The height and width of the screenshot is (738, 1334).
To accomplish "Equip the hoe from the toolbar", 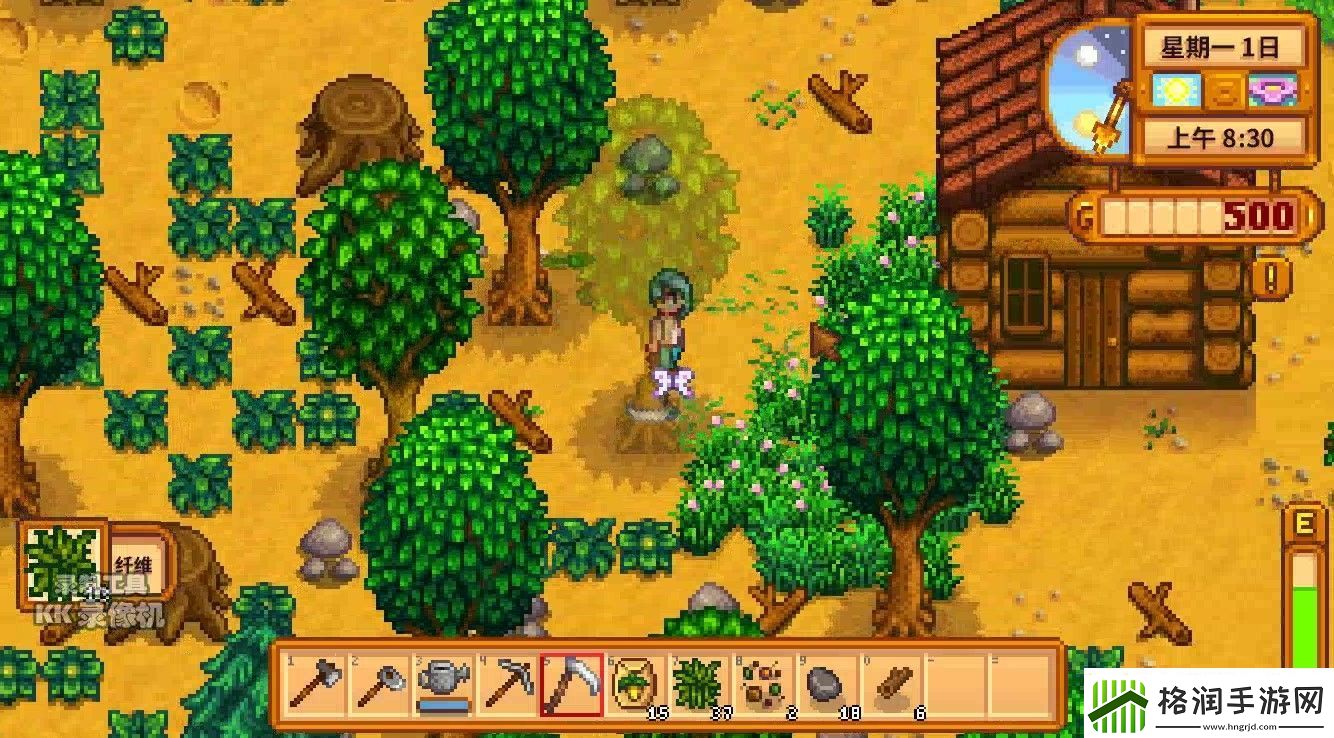I will pyautogui.click(x=378, y=685).
